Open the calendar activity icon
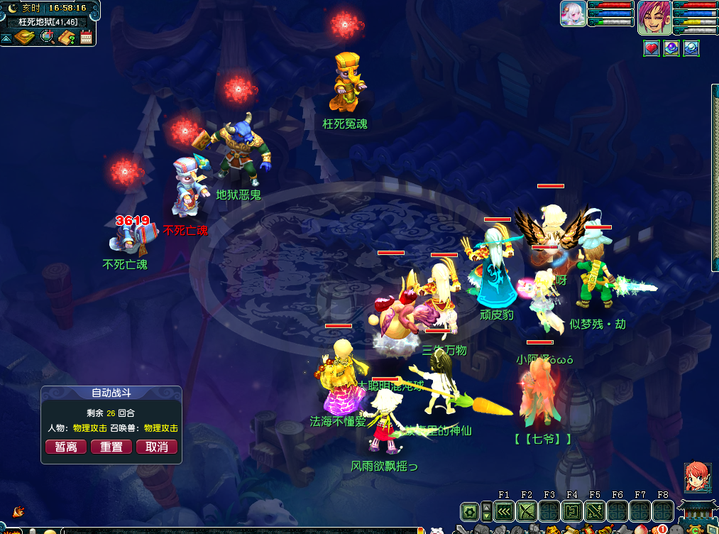719x534 pixels. pos(86,38)
